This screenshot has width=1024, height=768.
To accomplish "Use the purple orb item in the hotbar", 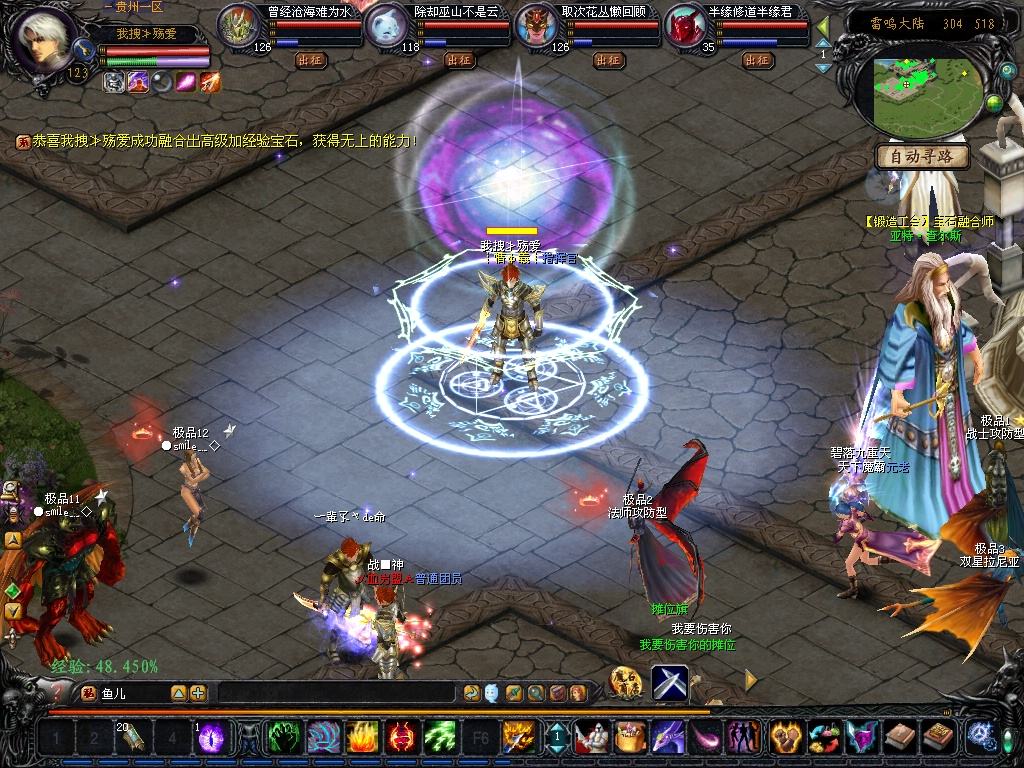I will tap(211, 738).
